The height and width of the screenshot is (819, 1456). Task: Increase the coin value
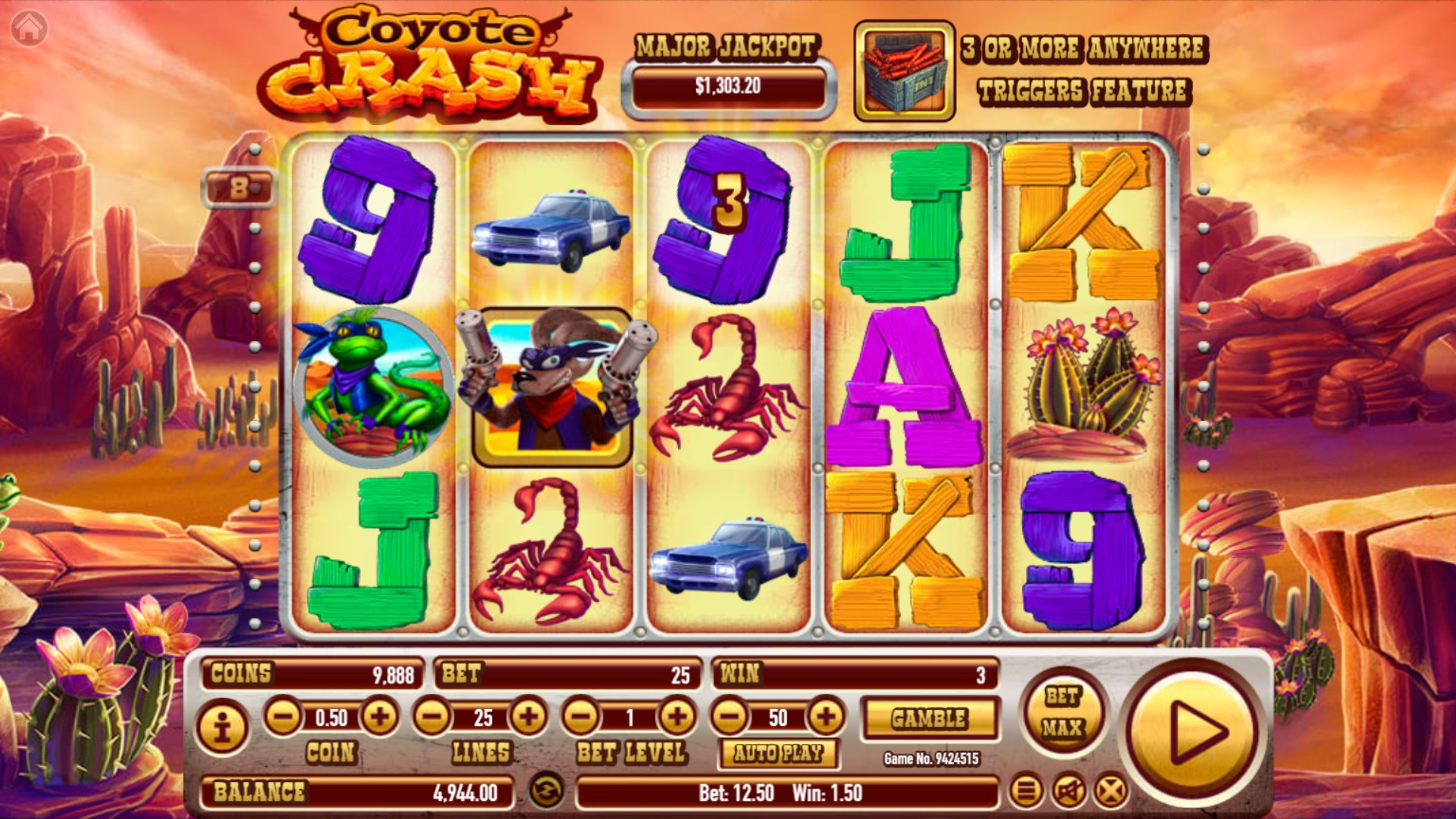click(x=380, y=717)
